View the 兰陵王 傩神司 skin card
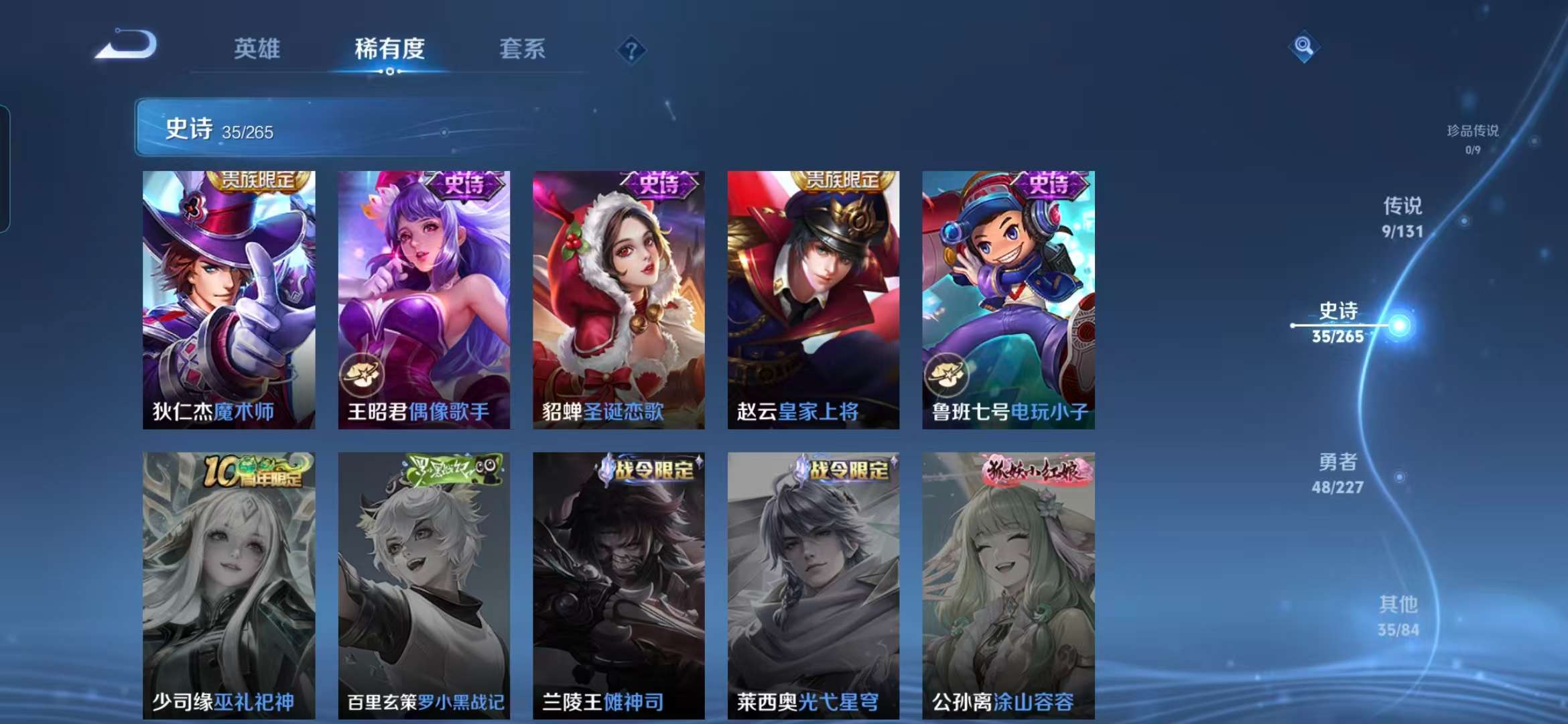 [x=618, y=585]
